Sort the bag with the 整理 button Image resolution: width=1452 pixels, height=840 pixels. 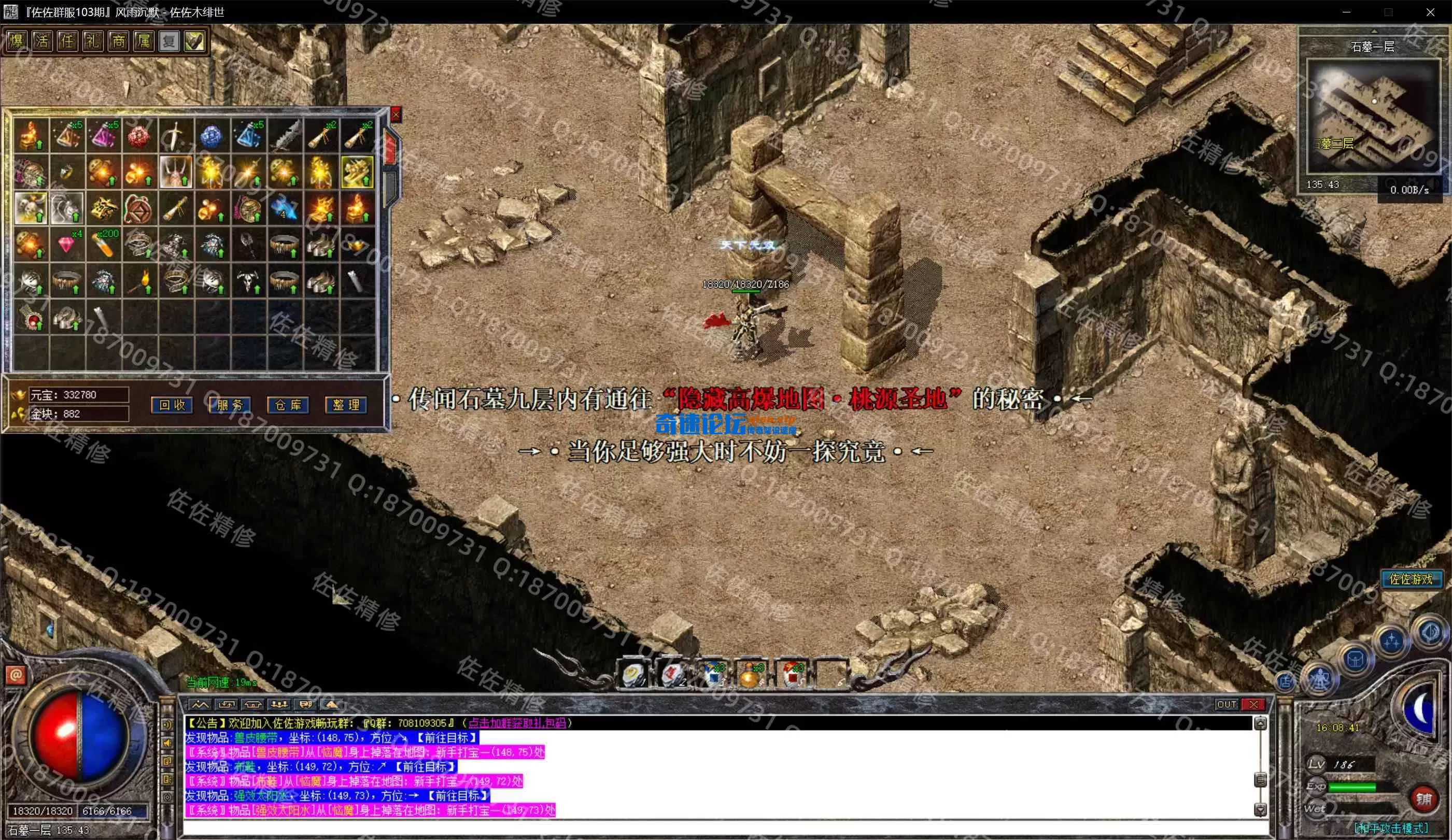pyautogui.click(x=346, y=405)
